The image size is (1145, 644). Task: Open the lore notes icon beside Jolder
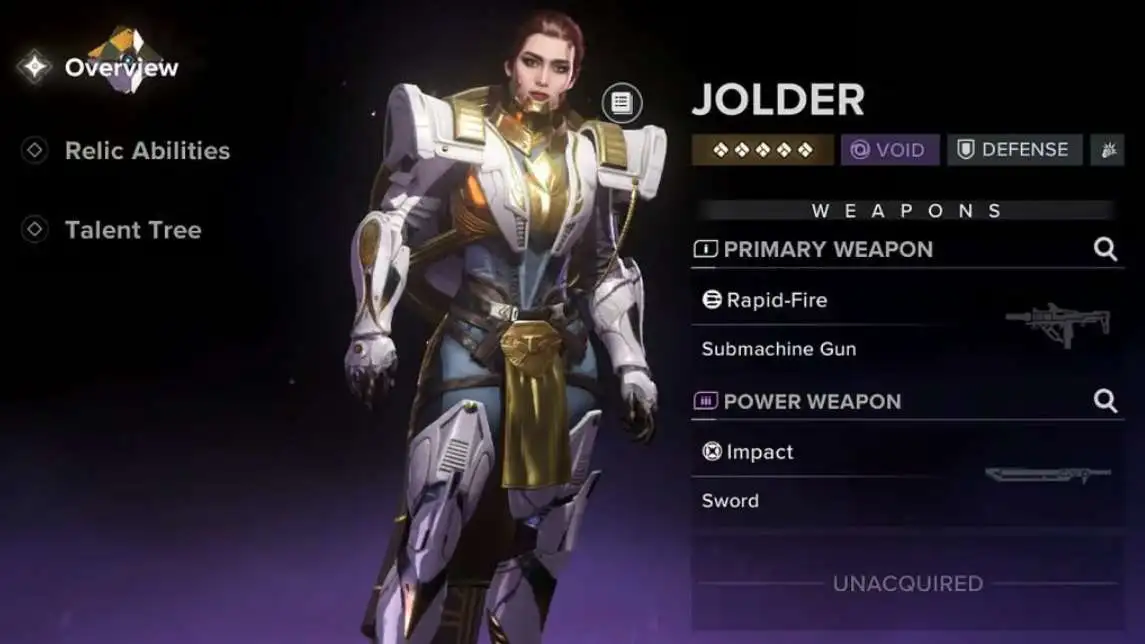point(622,102)
